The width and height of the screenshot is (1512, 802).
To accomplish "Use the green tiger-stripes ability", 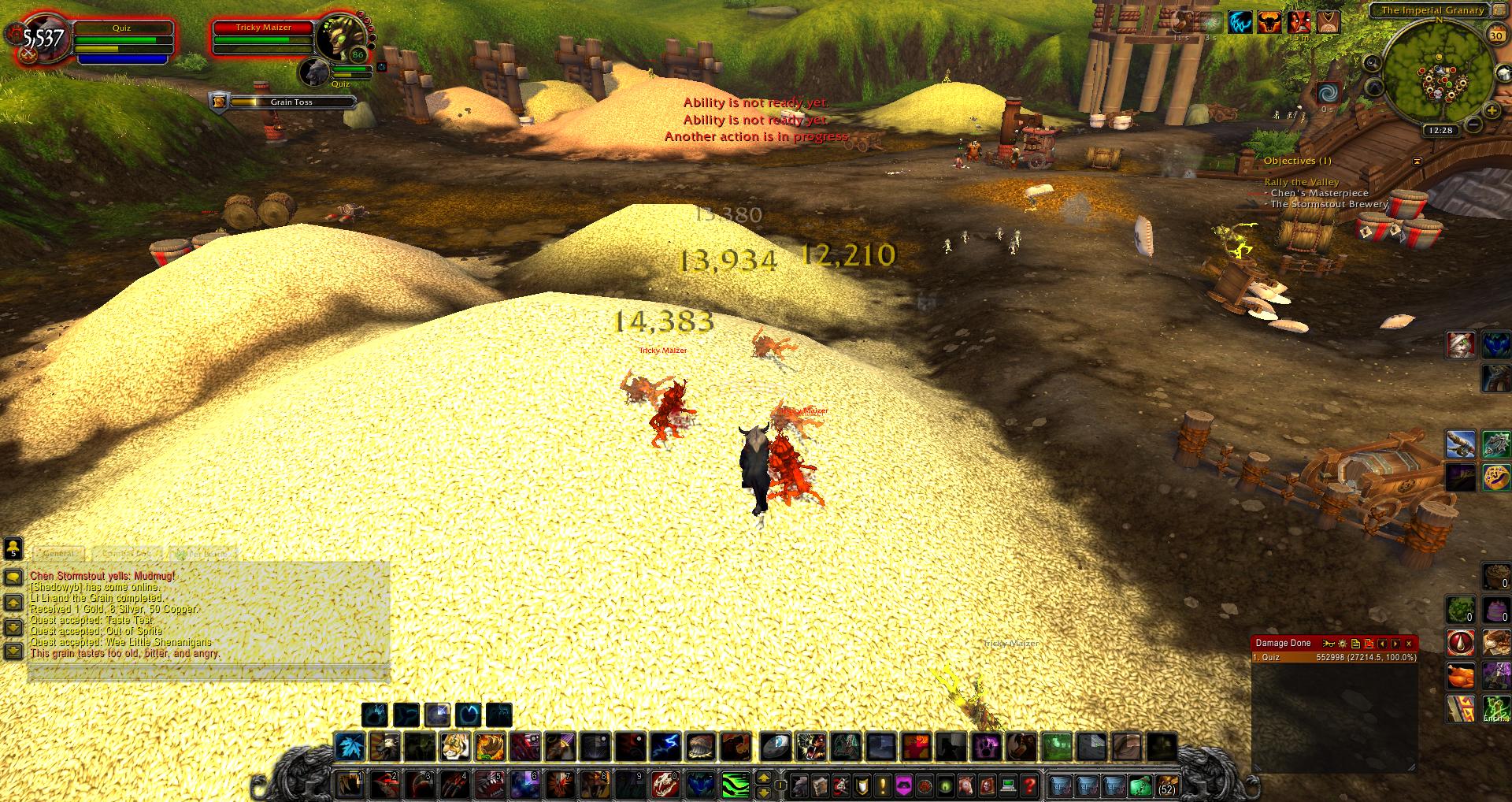I will click(x=734, y=785).
